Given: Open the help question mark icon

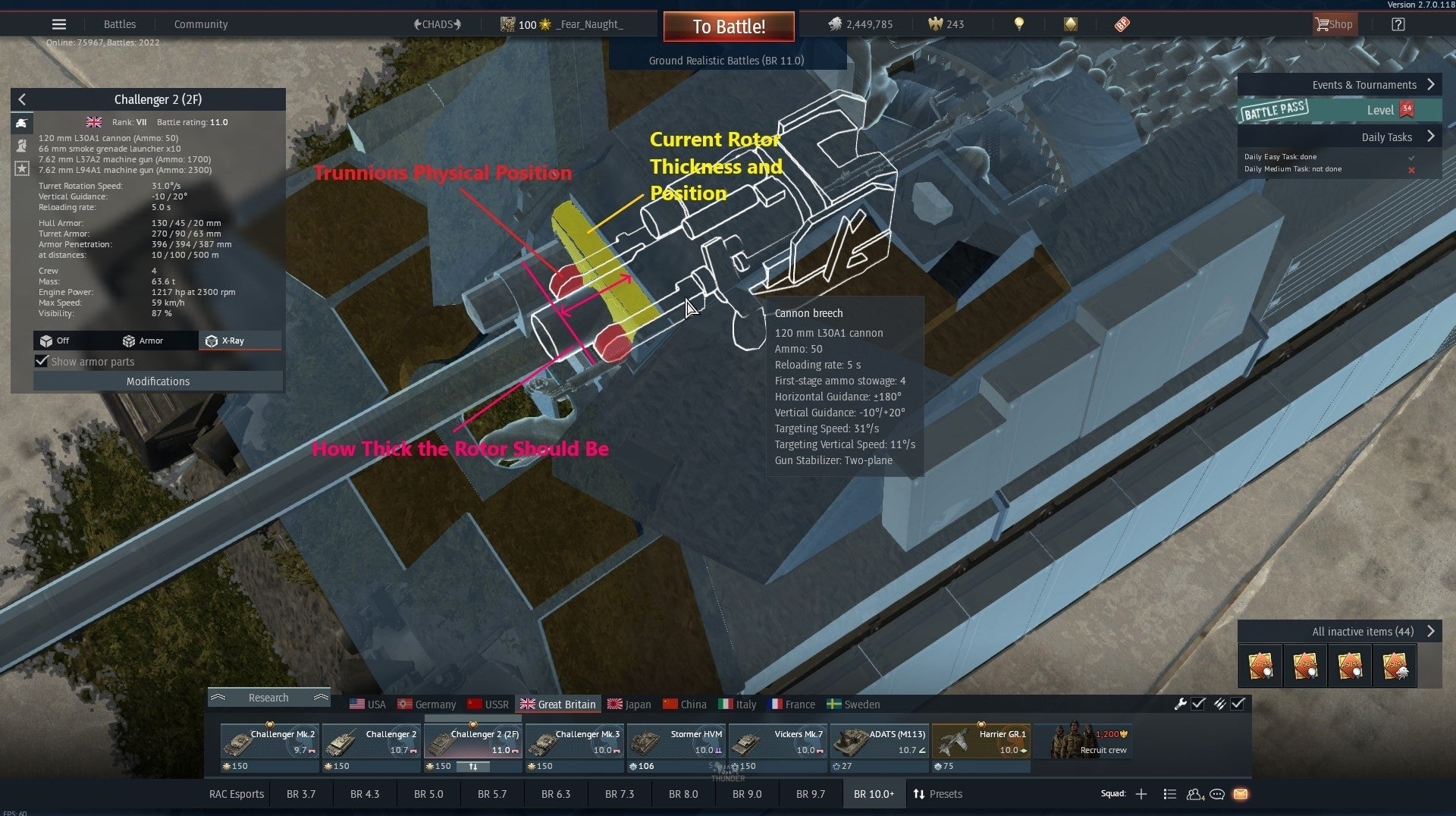Looking at the screenshot, I should (x=1398, y=25).
